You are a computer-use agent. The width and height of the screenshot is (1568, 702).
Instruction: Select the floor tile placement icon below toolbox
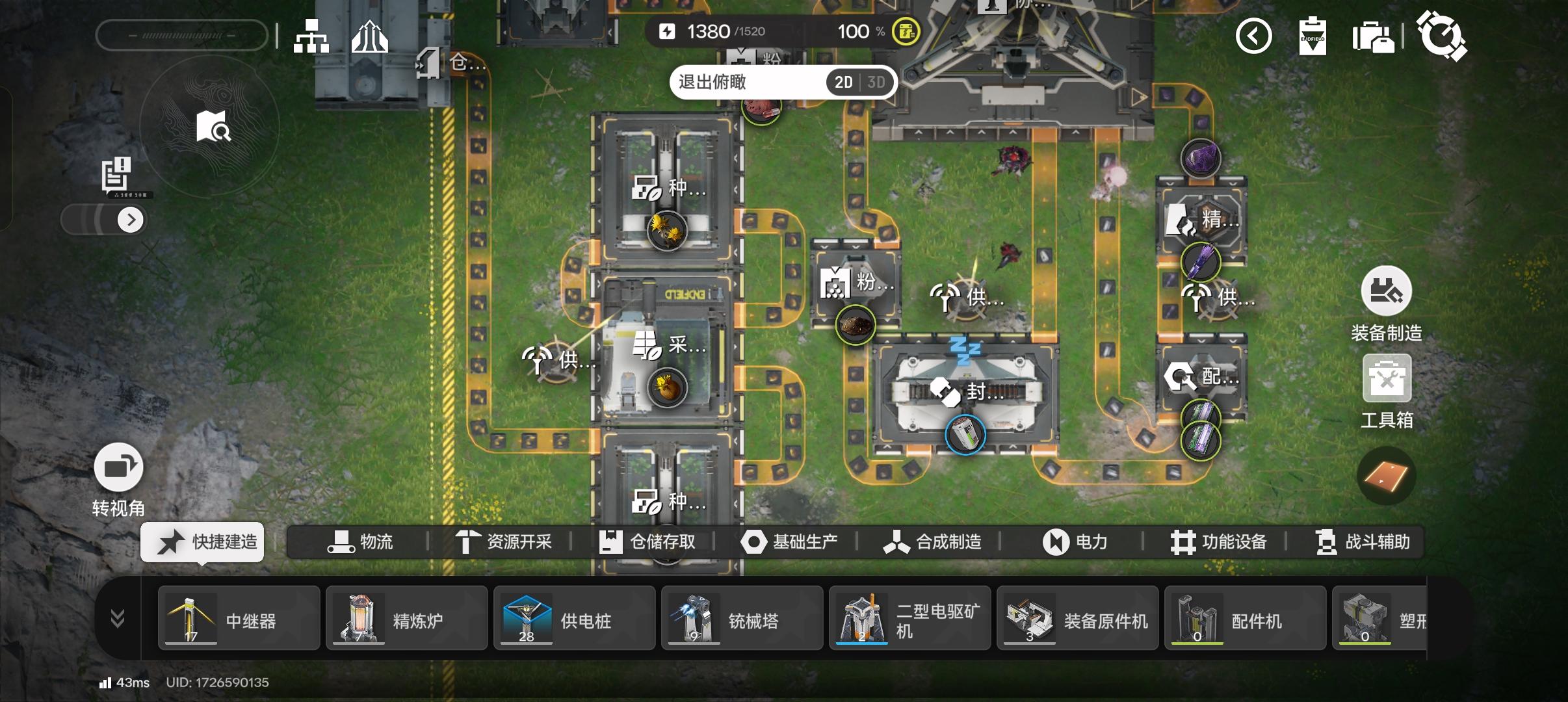click(x=1388, y=475)
